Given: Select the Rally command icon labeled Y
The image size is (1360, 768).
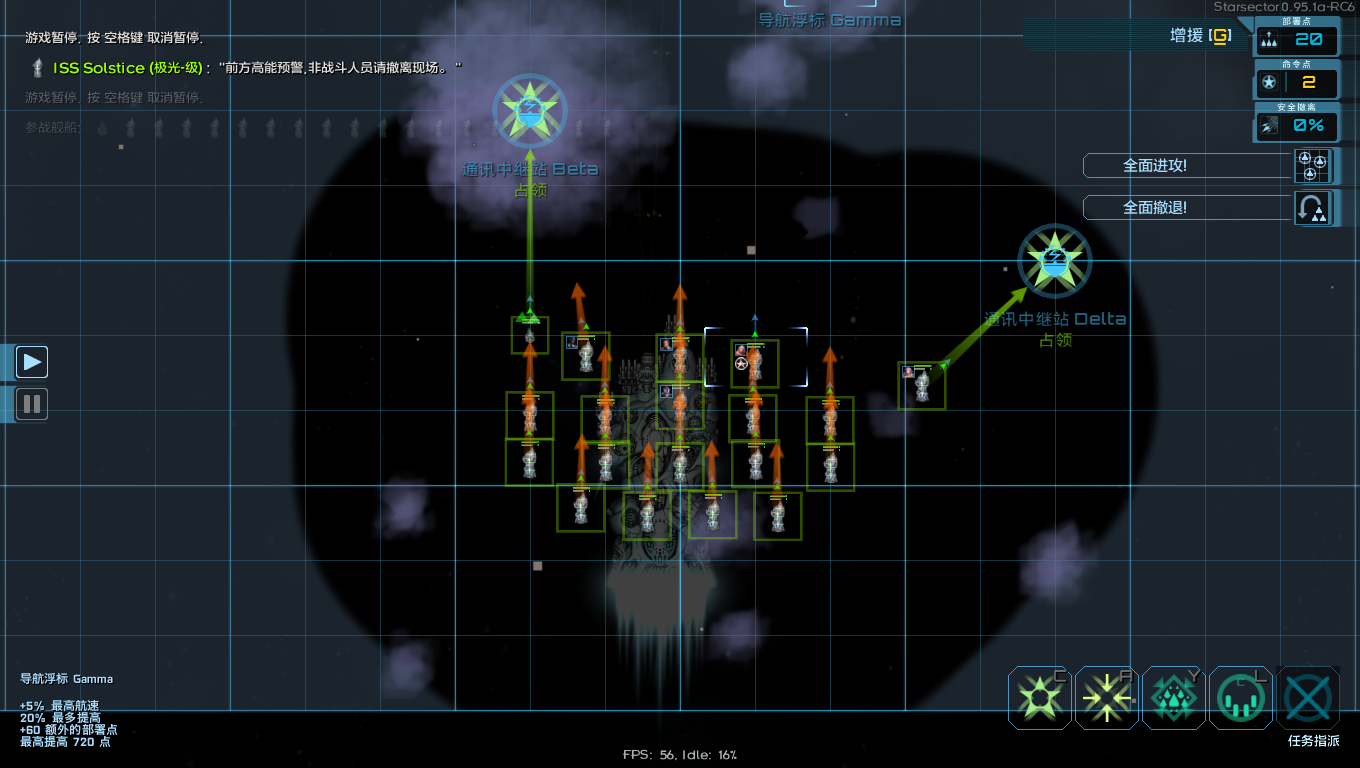Looking at the screenshot, I should [1172, 698].
